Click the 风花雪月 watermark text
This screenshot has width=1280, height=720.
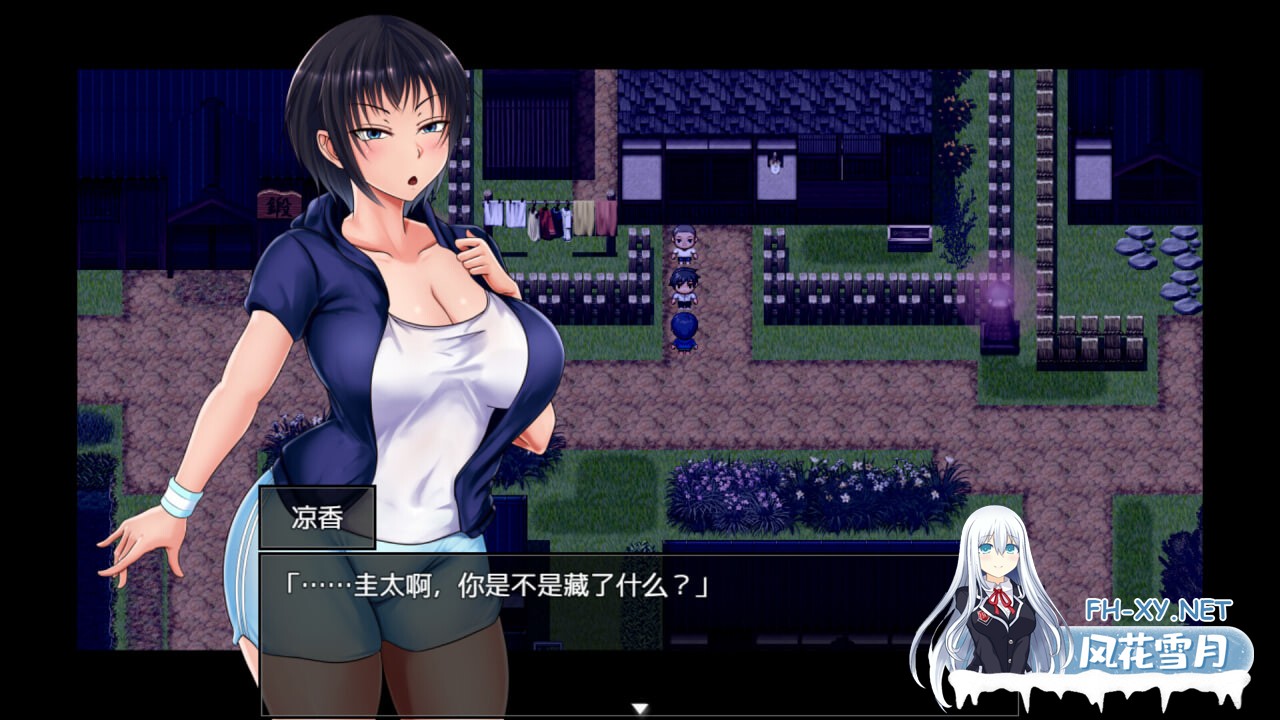click(1155, 648)
